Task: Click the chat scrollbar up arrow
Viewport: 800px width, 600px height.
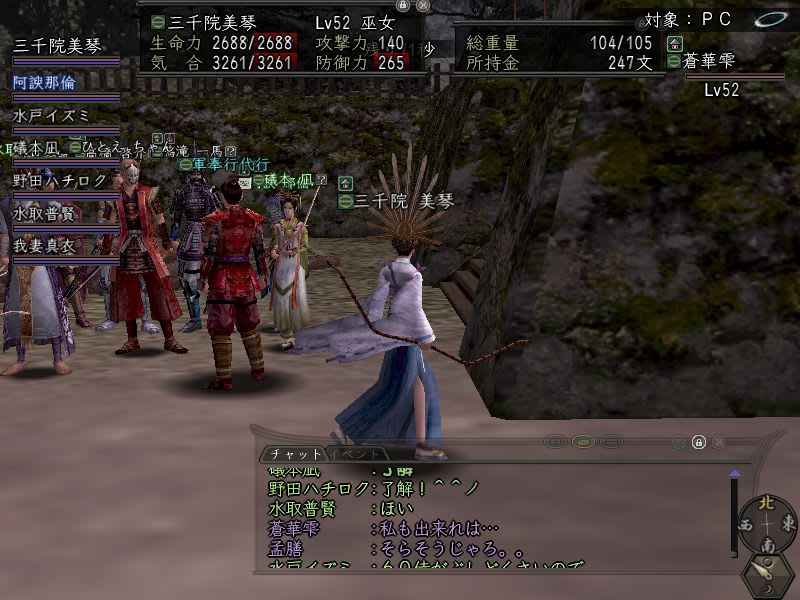Action: [735, 472]
